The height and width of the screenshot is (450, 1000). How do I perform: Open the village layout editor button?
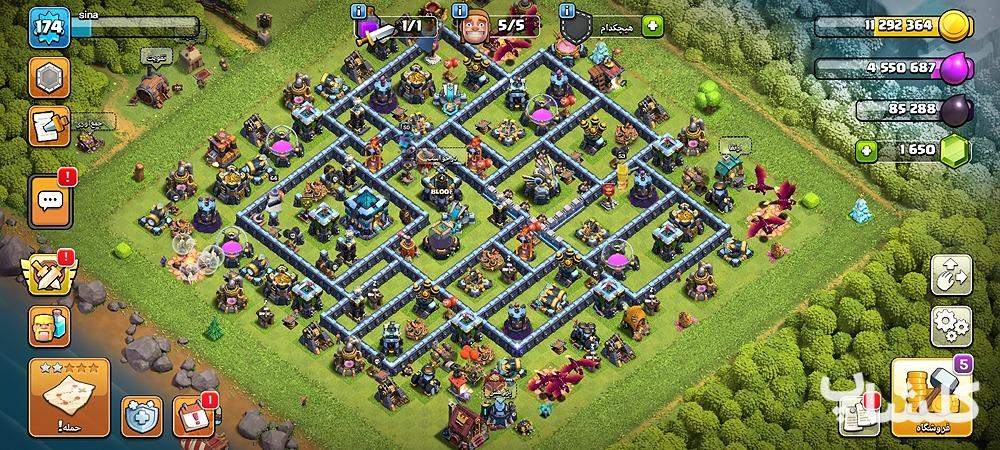point(951,275)
